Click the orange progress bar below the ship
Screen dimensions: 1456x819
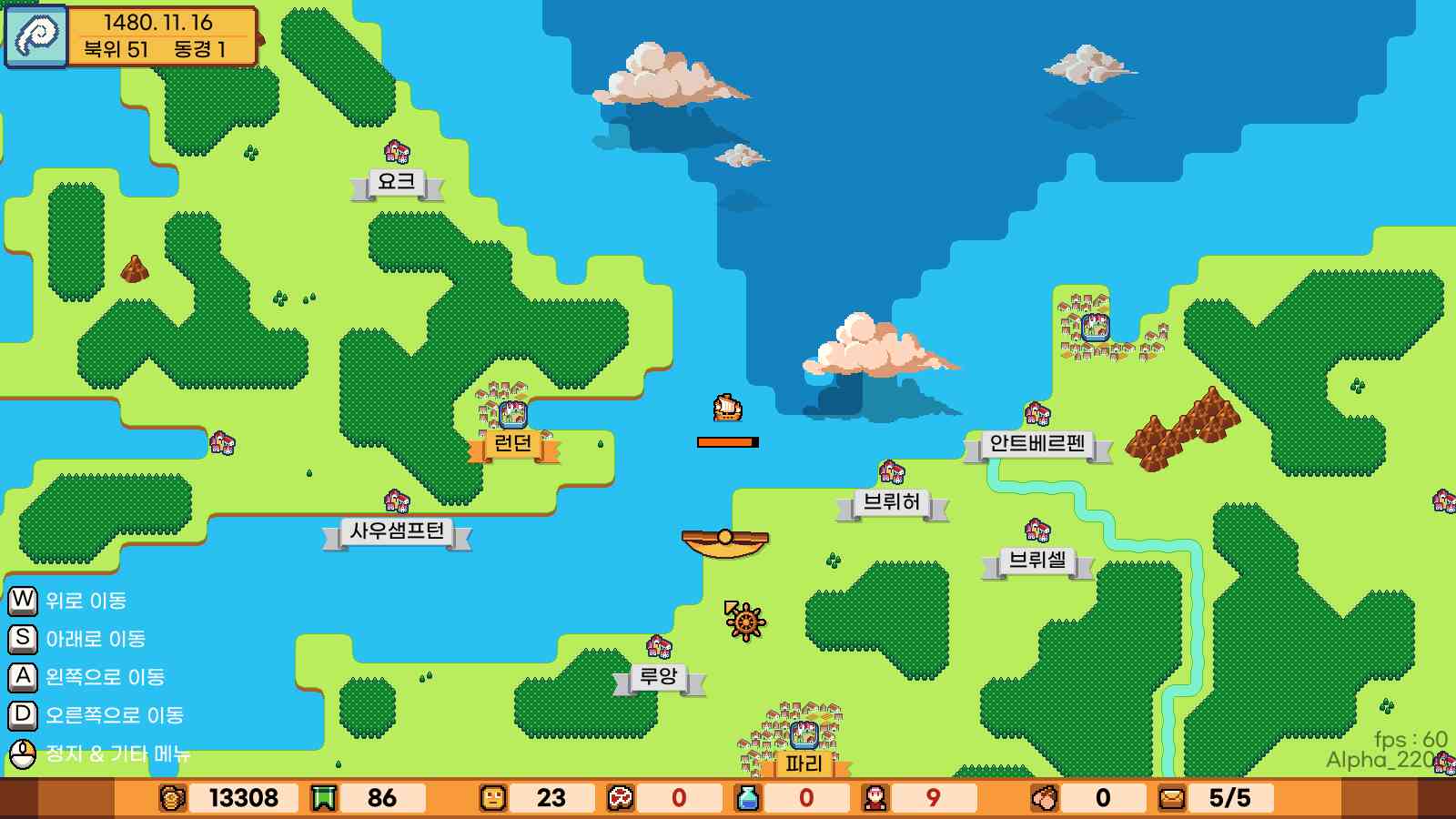726,441
